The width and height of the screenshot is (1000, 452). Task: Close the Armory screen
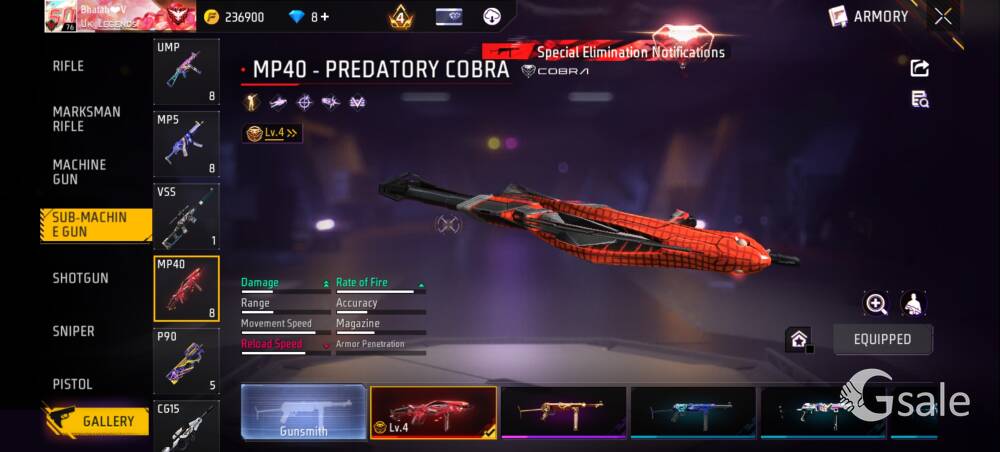click(x=943, y=16)
